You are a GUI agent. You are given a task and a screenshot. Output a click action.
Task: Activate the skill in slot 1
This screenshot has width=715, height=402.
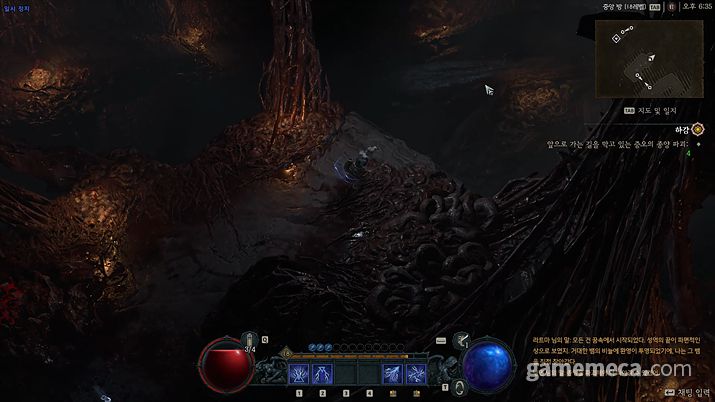pyautogui.click(x=299, y=375)
